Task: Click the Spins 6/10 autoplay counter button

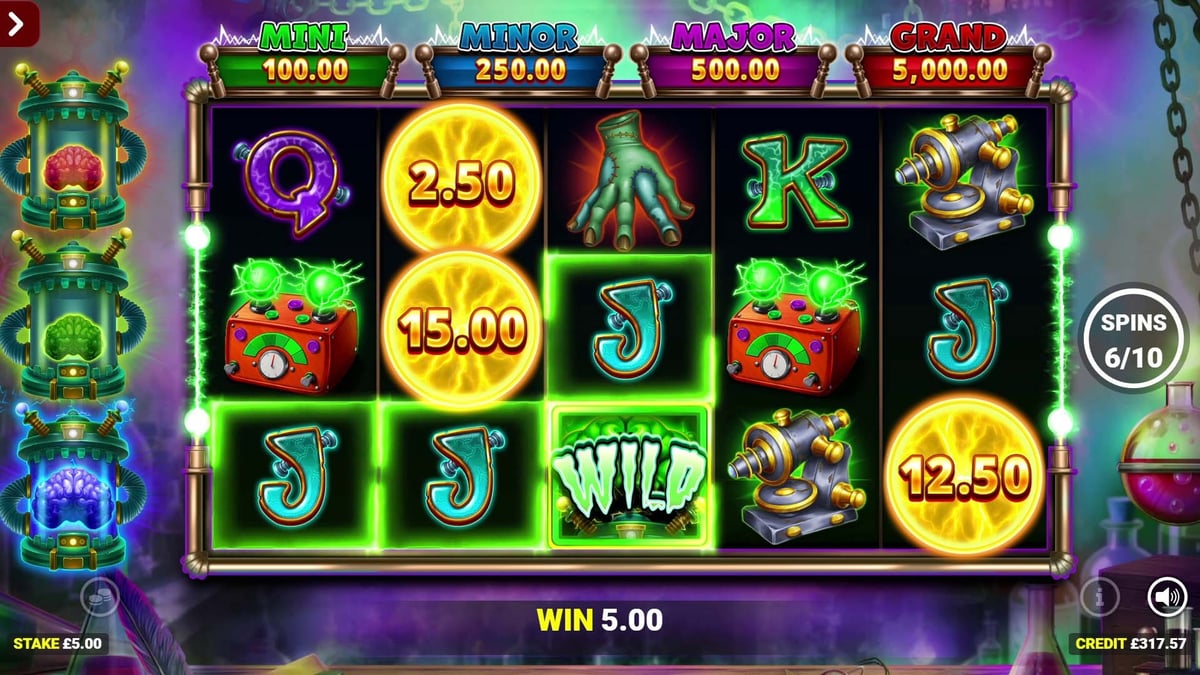Action: pos(1134,340)
